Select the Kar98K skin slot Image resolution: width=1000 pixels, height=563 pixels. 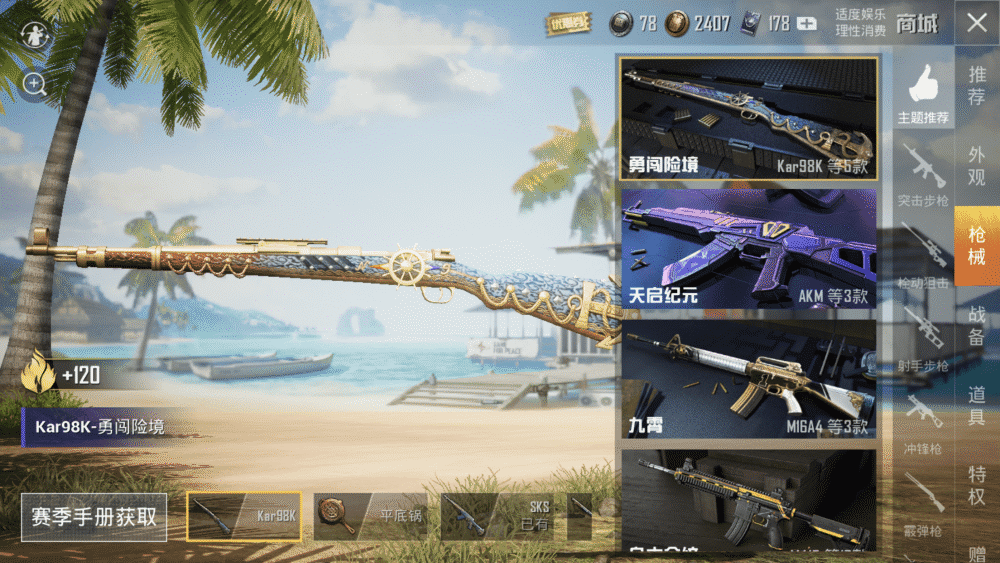[244, 516]
